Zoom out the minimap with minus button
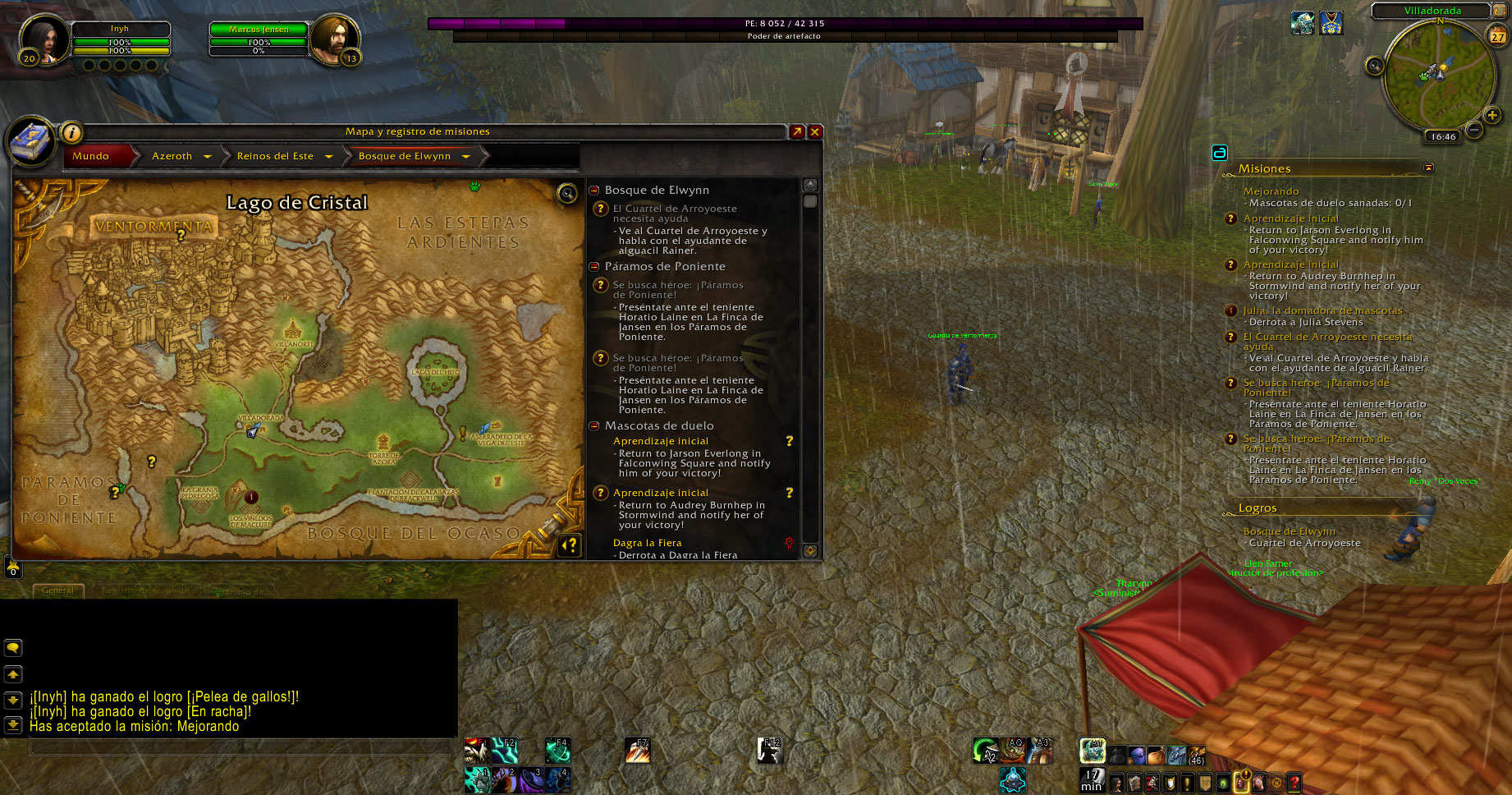 1474,130
